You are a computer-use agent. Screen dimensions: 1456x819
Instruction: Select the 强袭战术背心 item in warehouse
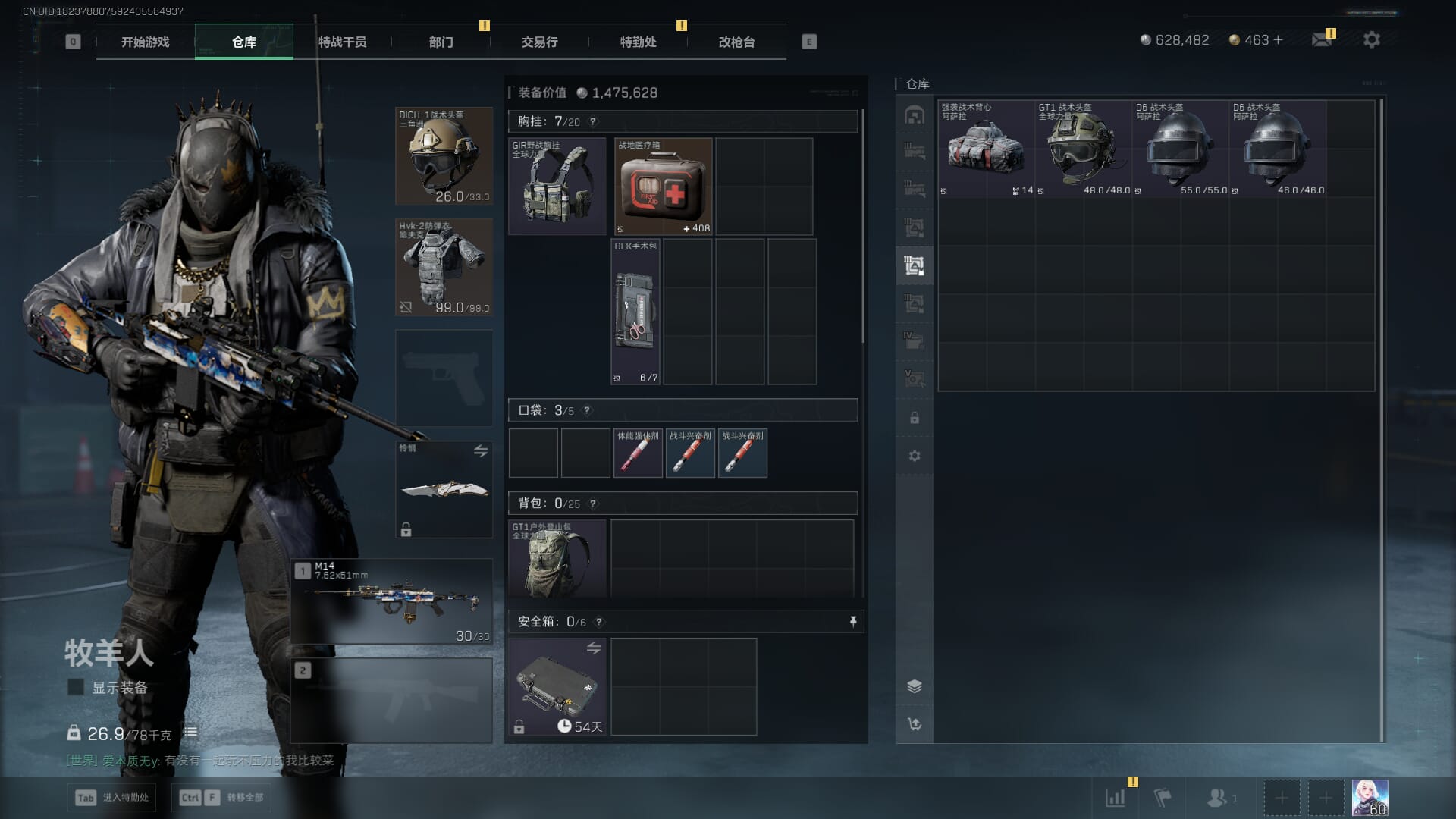click(986, 149)
